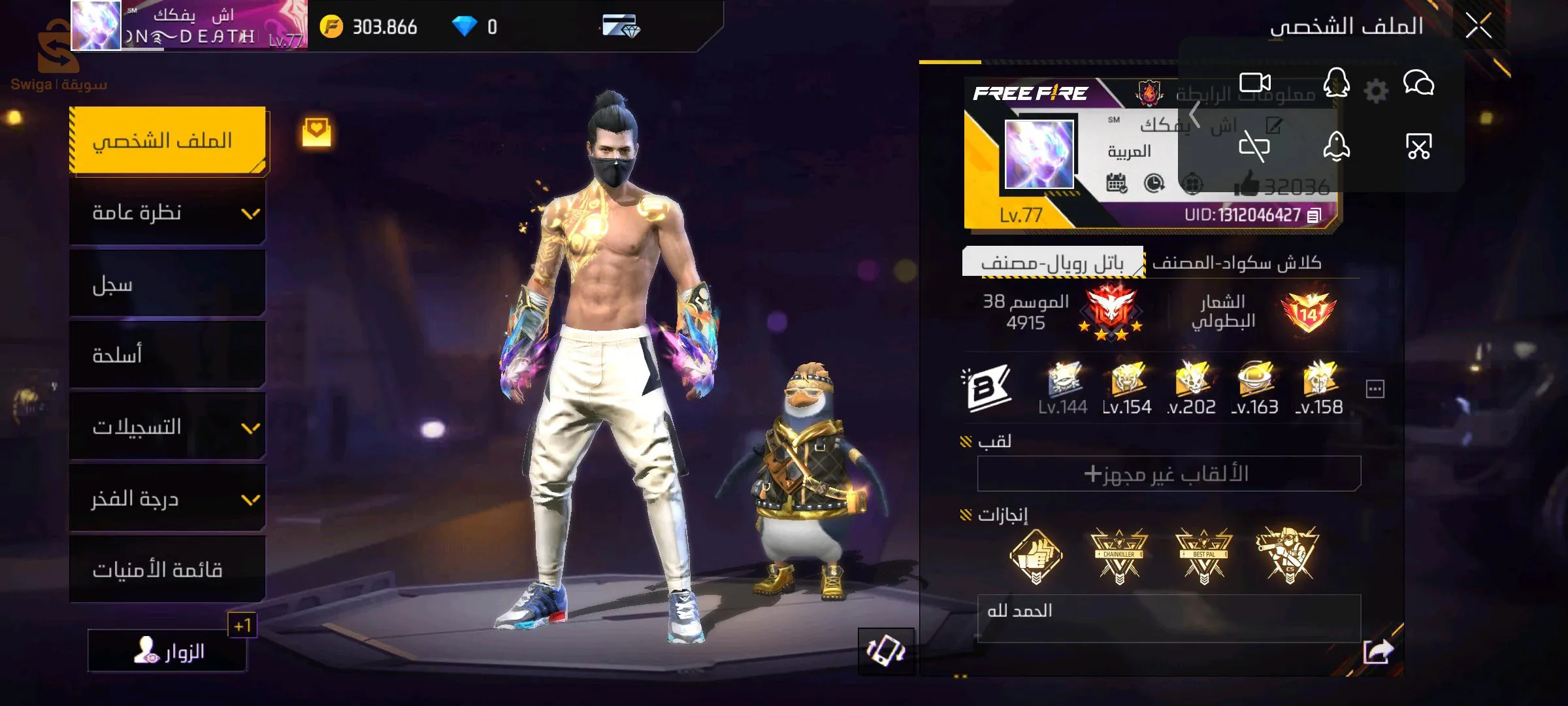Image resolution: width=1568 pixels, height=706 pixels.
Task: Start recording with the video camera icon
Action: coord(1255,83)
